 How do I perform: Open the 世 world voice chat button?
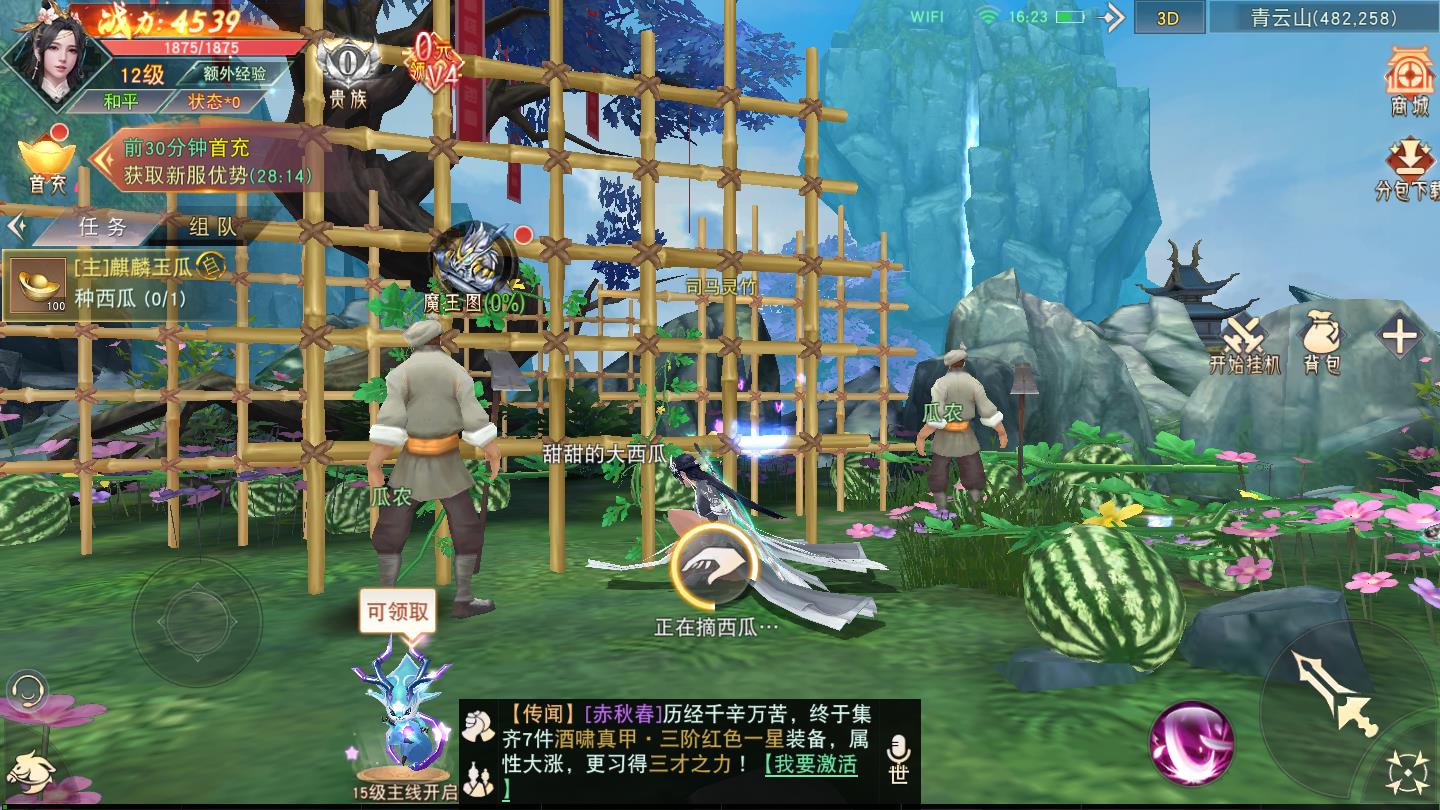tap(897, 758)
